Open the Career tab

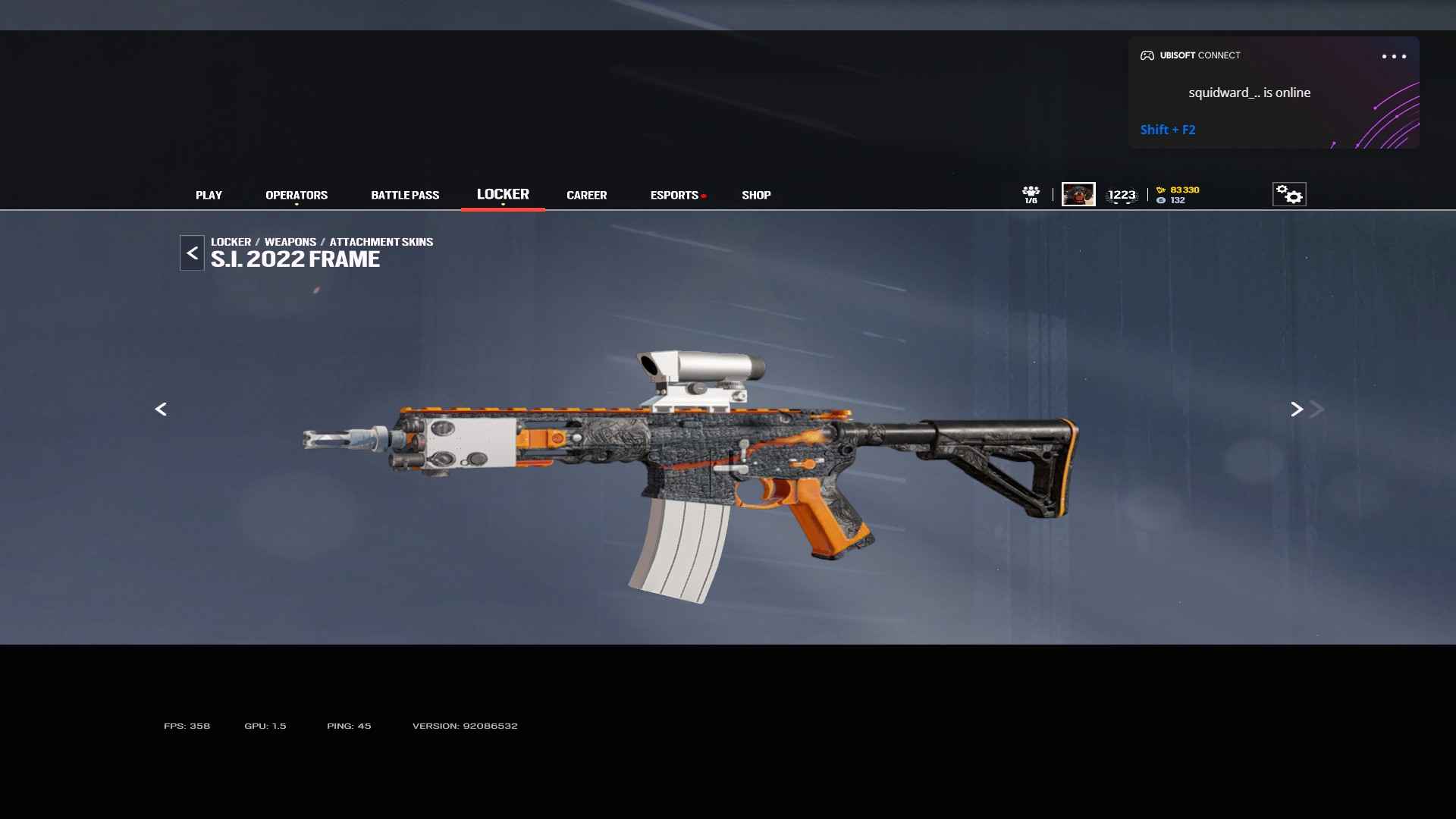coord(586,195)
